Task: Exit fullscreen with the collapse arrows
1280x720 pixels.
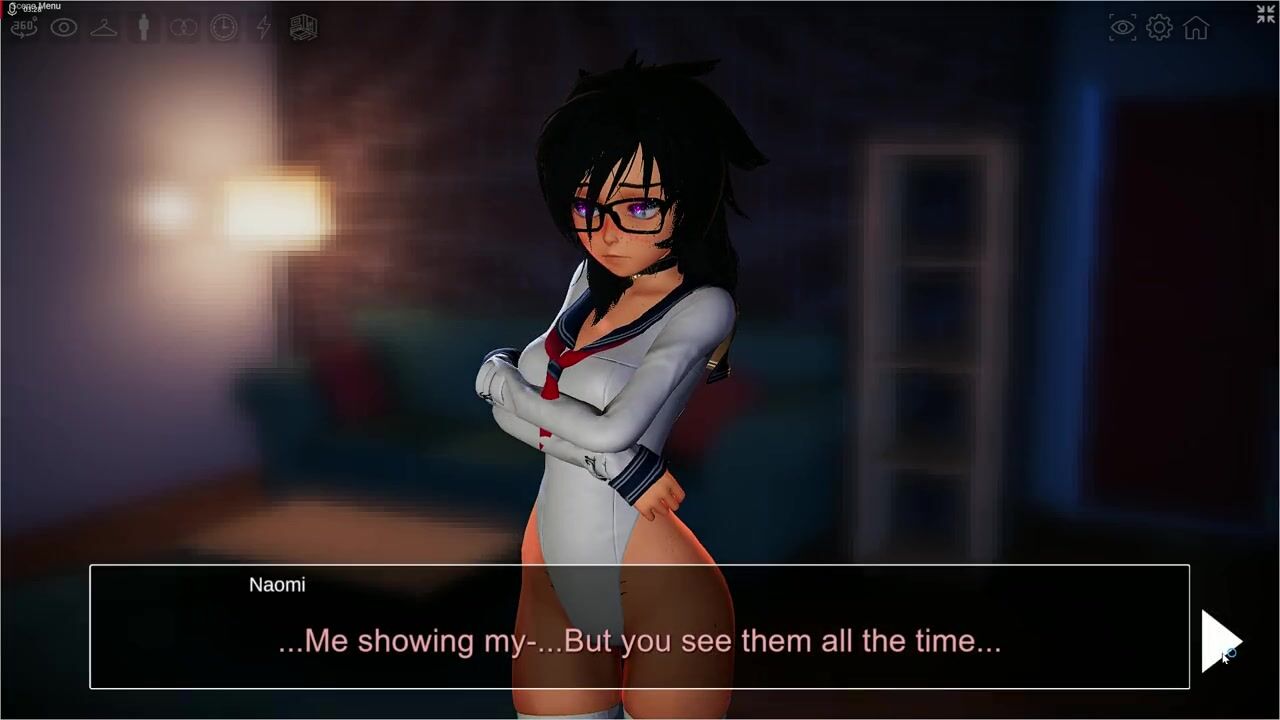Action: click(1266, 13)
